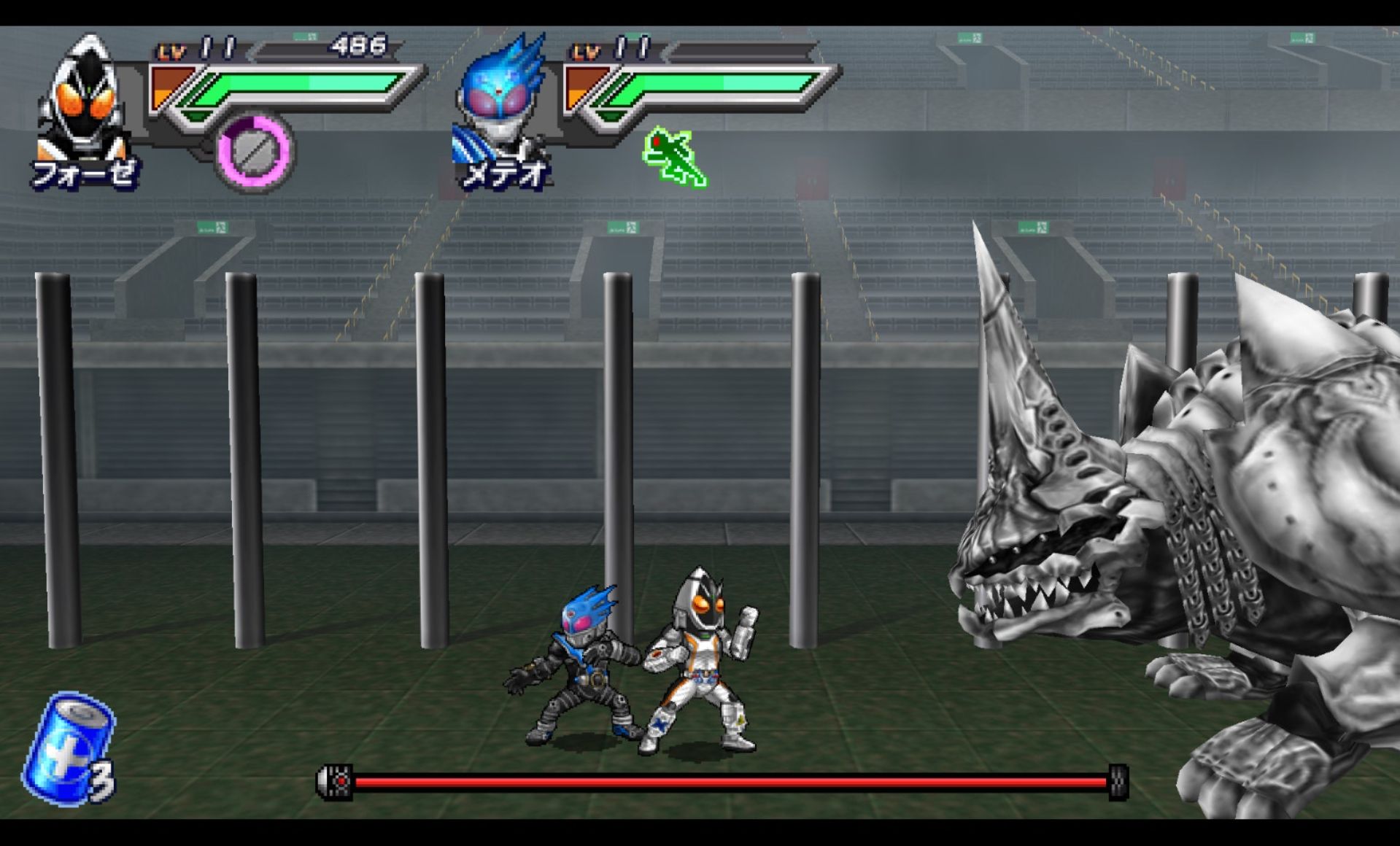This screenshot has width=1400, height=846.
Task: Click the pink ring switch gauge icon
Action: (255, 151)
